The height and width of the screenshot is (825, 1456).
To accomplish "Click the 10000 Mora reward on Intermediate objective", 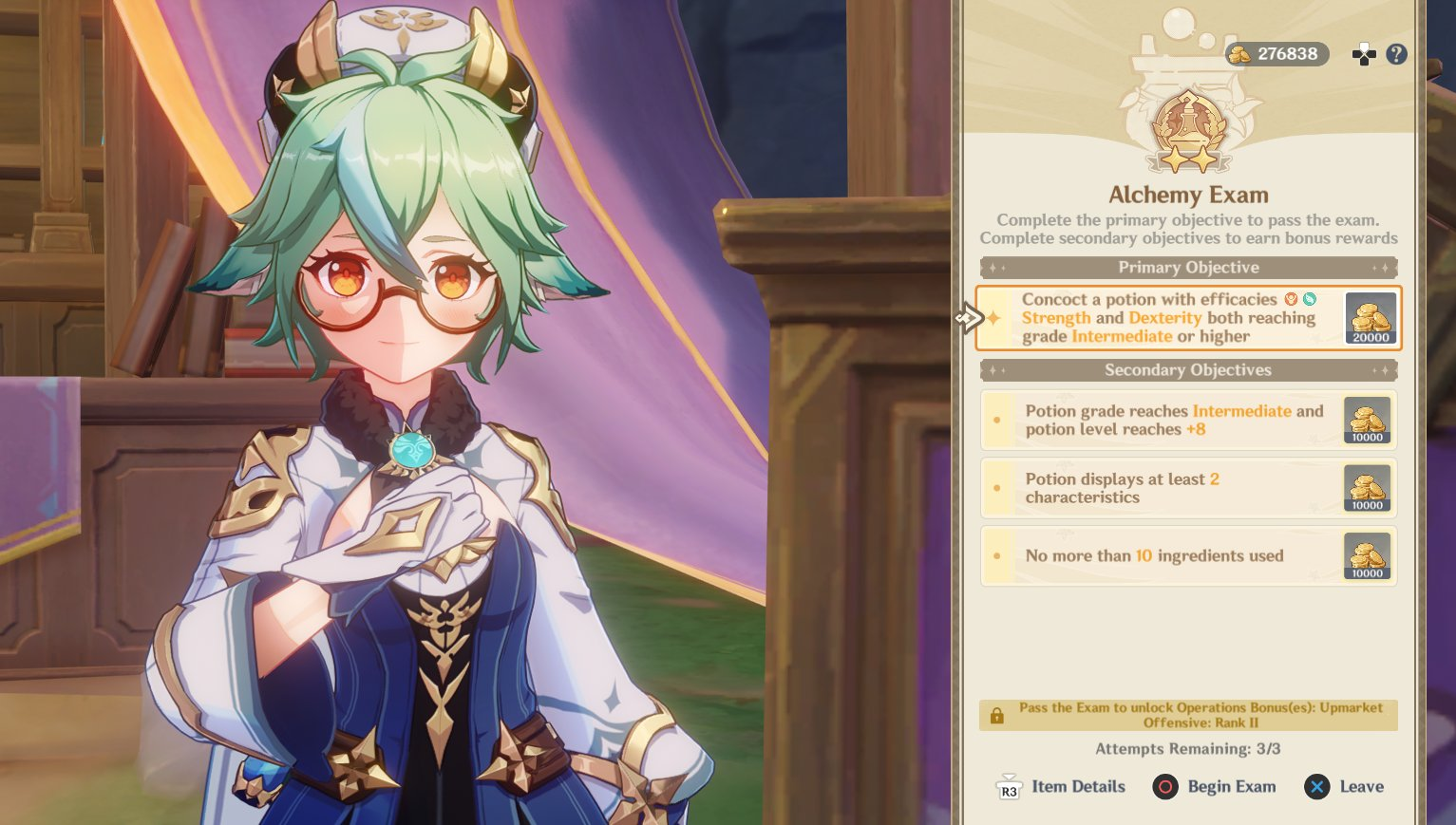I will pos(1367,420).
